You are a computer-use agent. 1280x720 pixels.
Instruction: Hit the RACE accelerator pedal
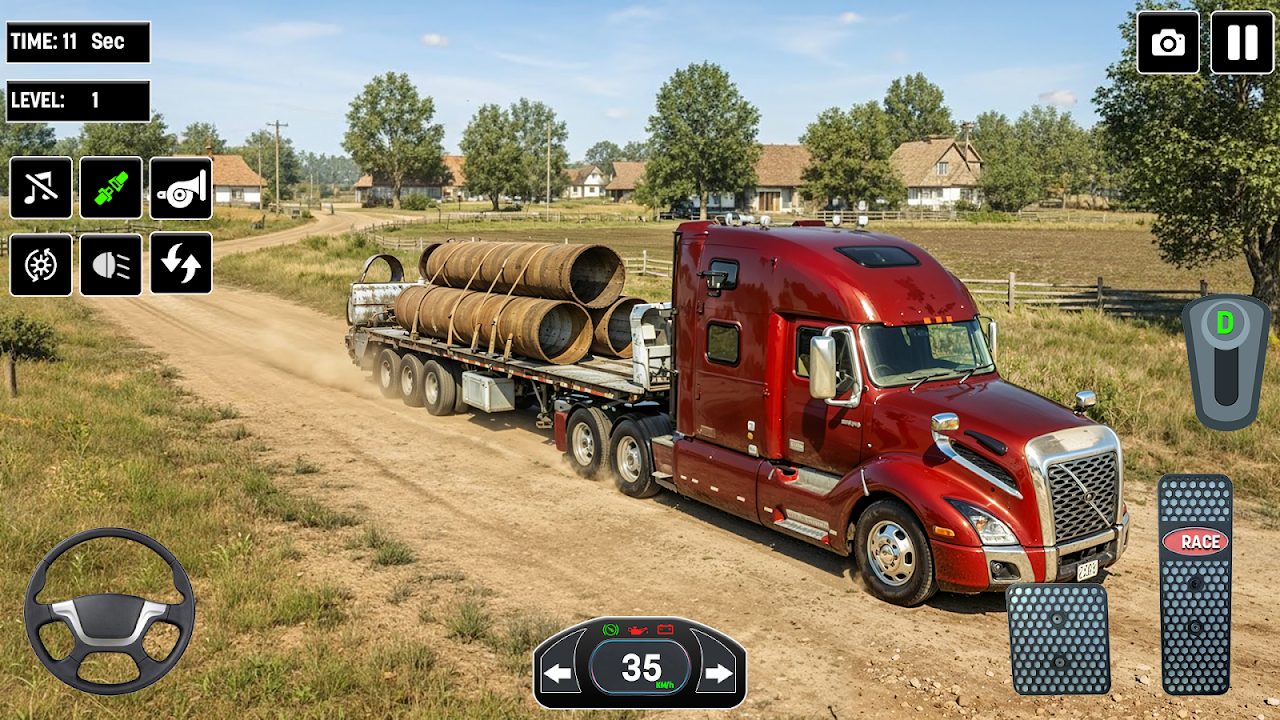click(1195, 584)
